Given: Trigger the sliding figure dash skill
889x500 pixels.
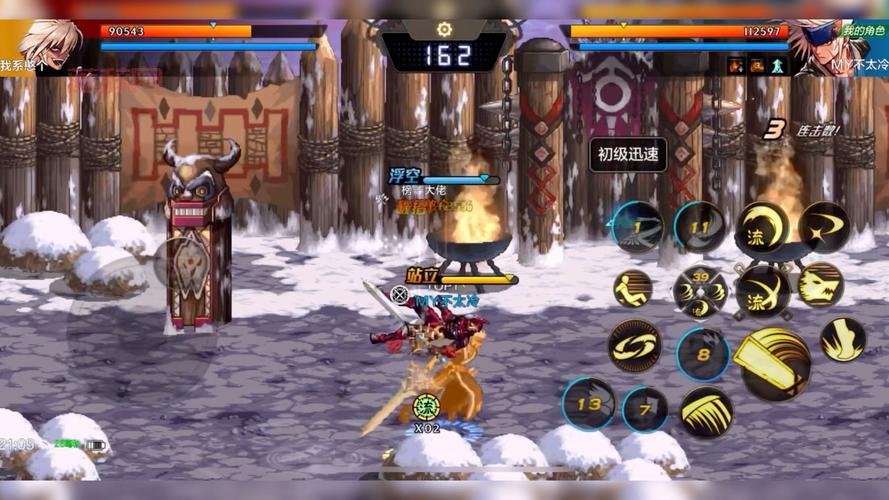Looking at the screenshot, I should pos(633,289).
